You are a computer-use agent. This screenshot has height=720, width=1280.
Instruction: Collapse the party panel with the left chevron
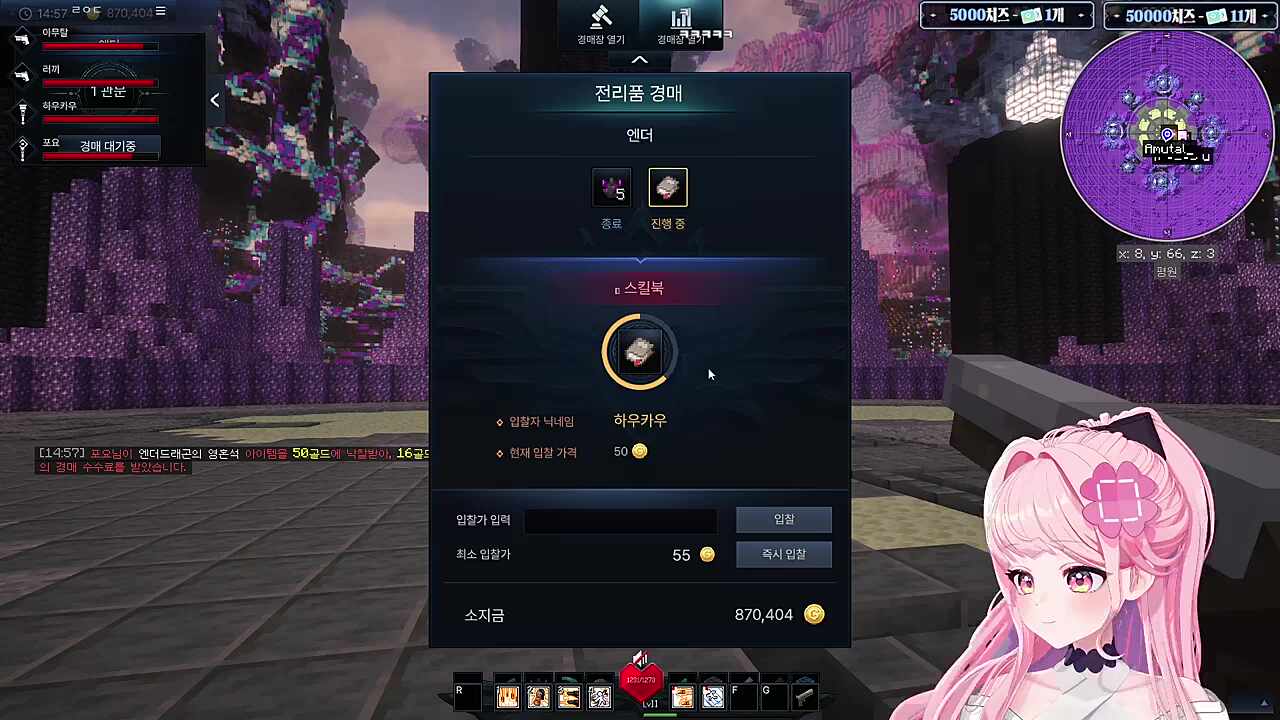214,100
